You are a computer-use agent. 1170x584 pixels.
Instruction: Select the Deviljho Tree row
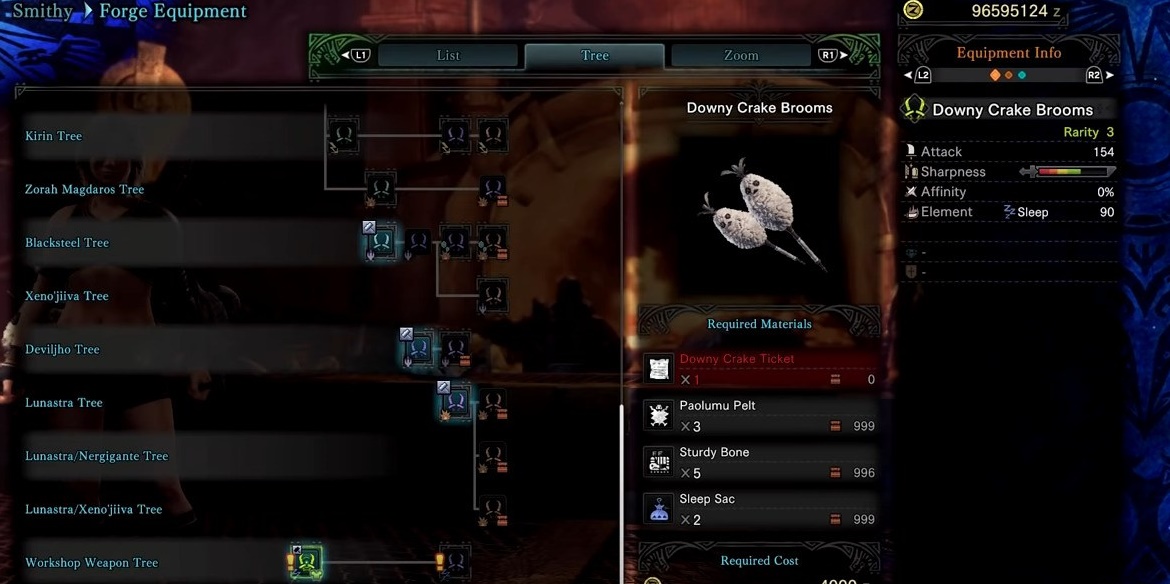[x=62, y=349]
